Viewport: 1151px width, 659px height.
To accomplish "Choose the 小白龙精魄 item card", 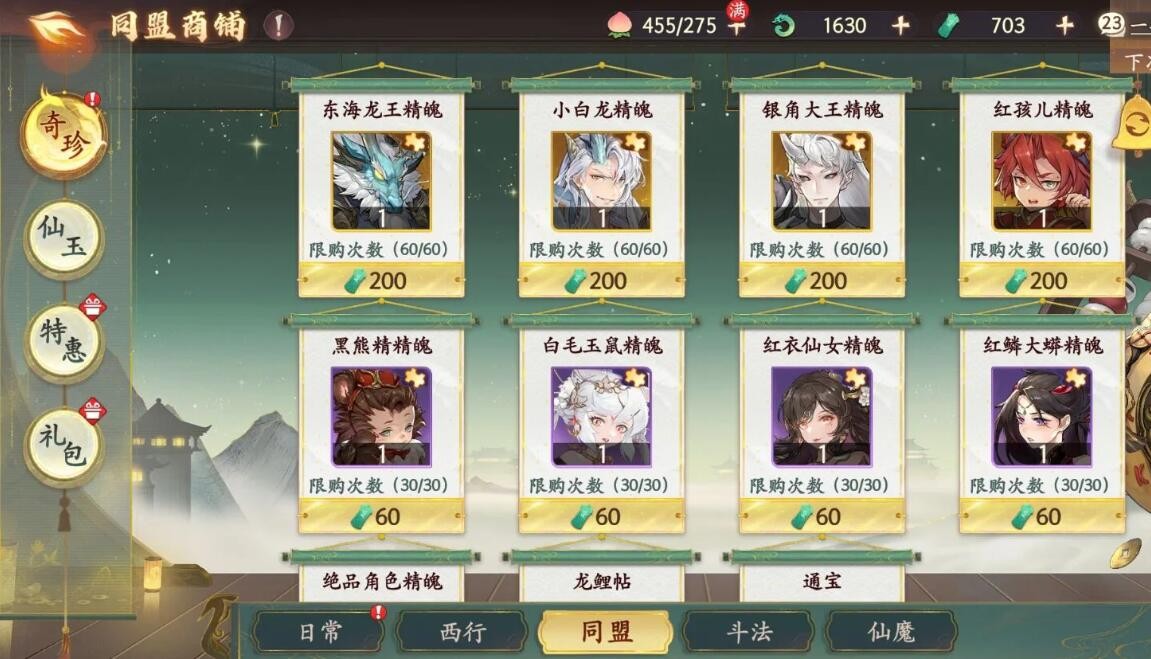I will [x=601, y=181].
